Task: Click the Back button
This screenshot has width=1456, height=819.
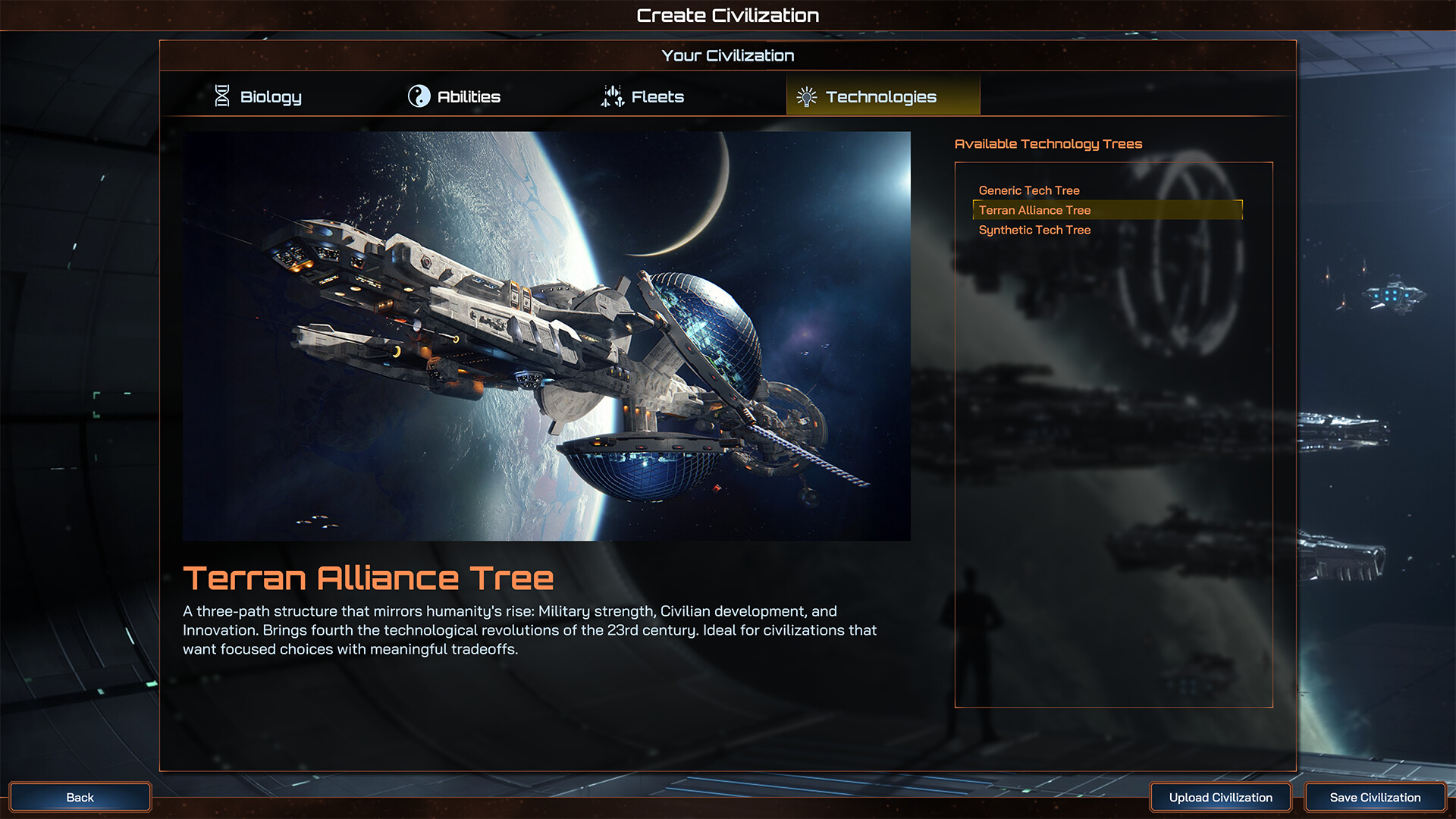Action: pyautogui.click(x=80, y=797)
